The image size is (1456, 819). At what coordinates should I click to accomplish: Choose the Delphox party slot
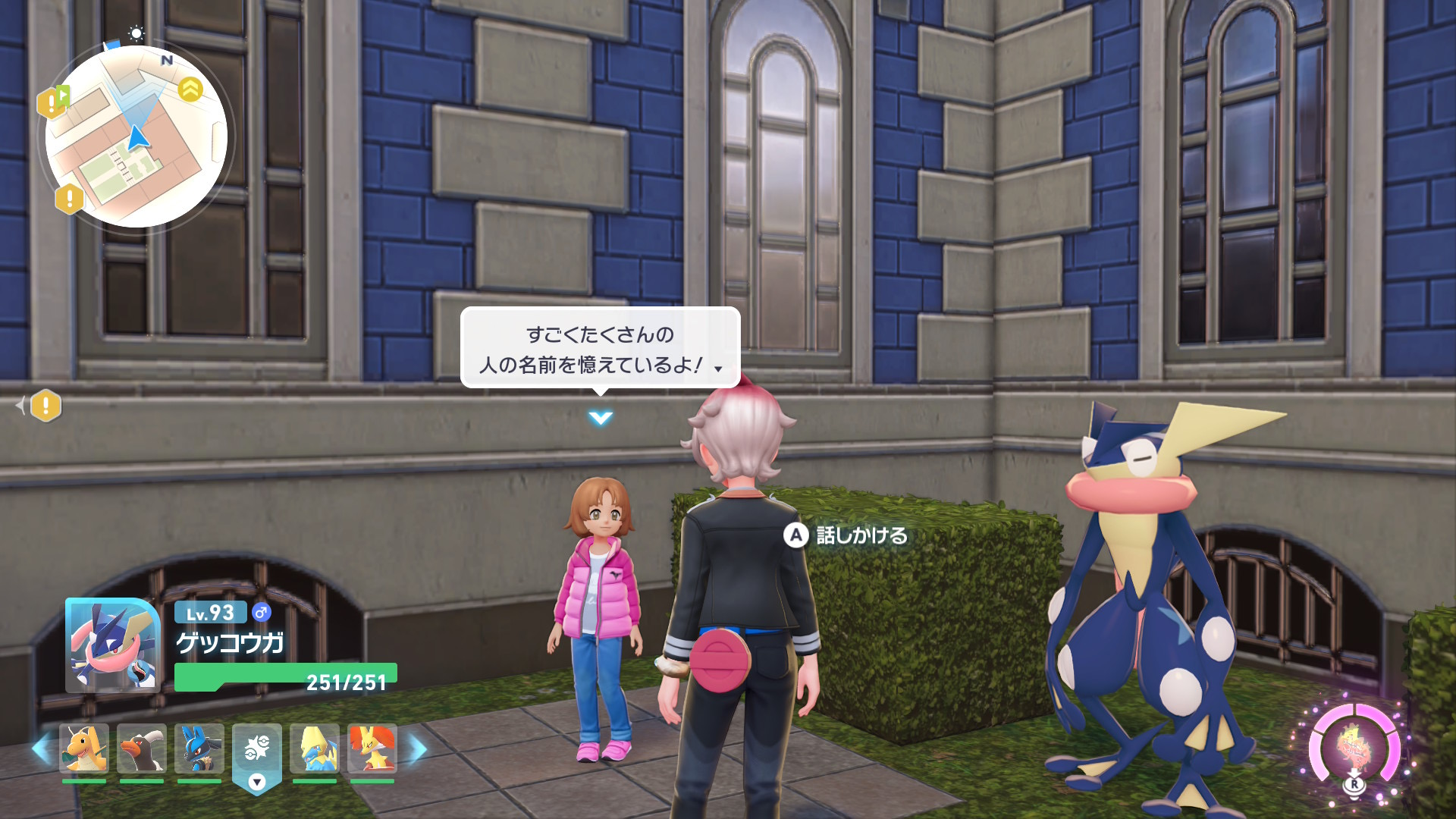372,748
